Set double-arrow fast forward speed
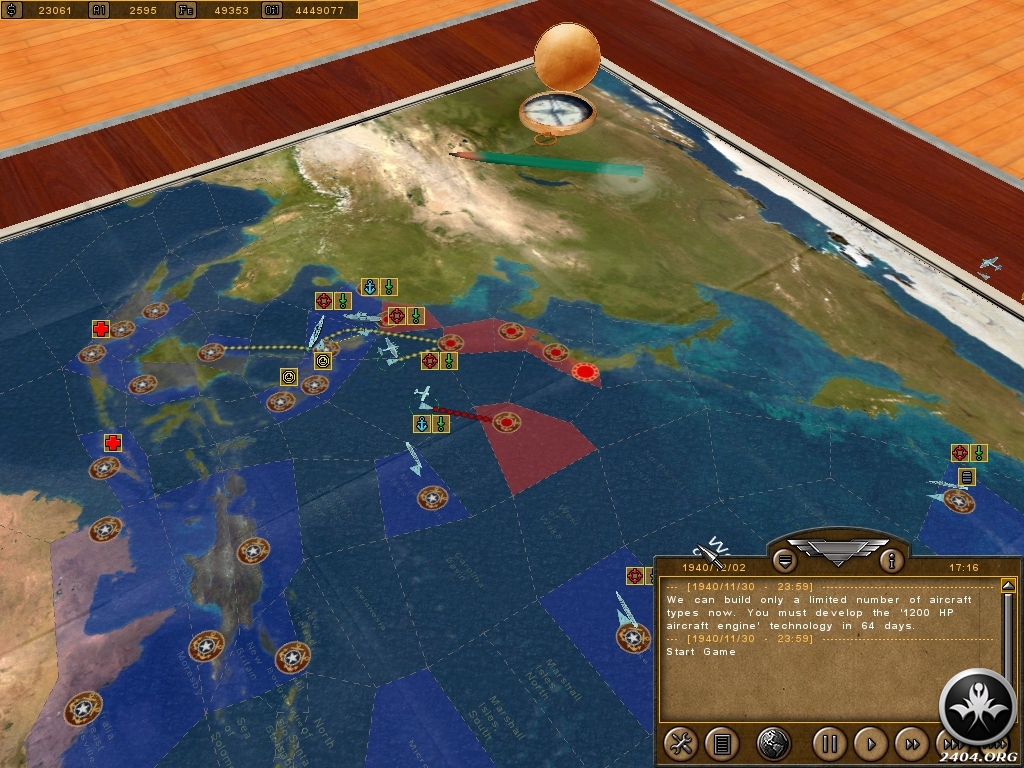The image size is (1024, 768). (912, 743)
